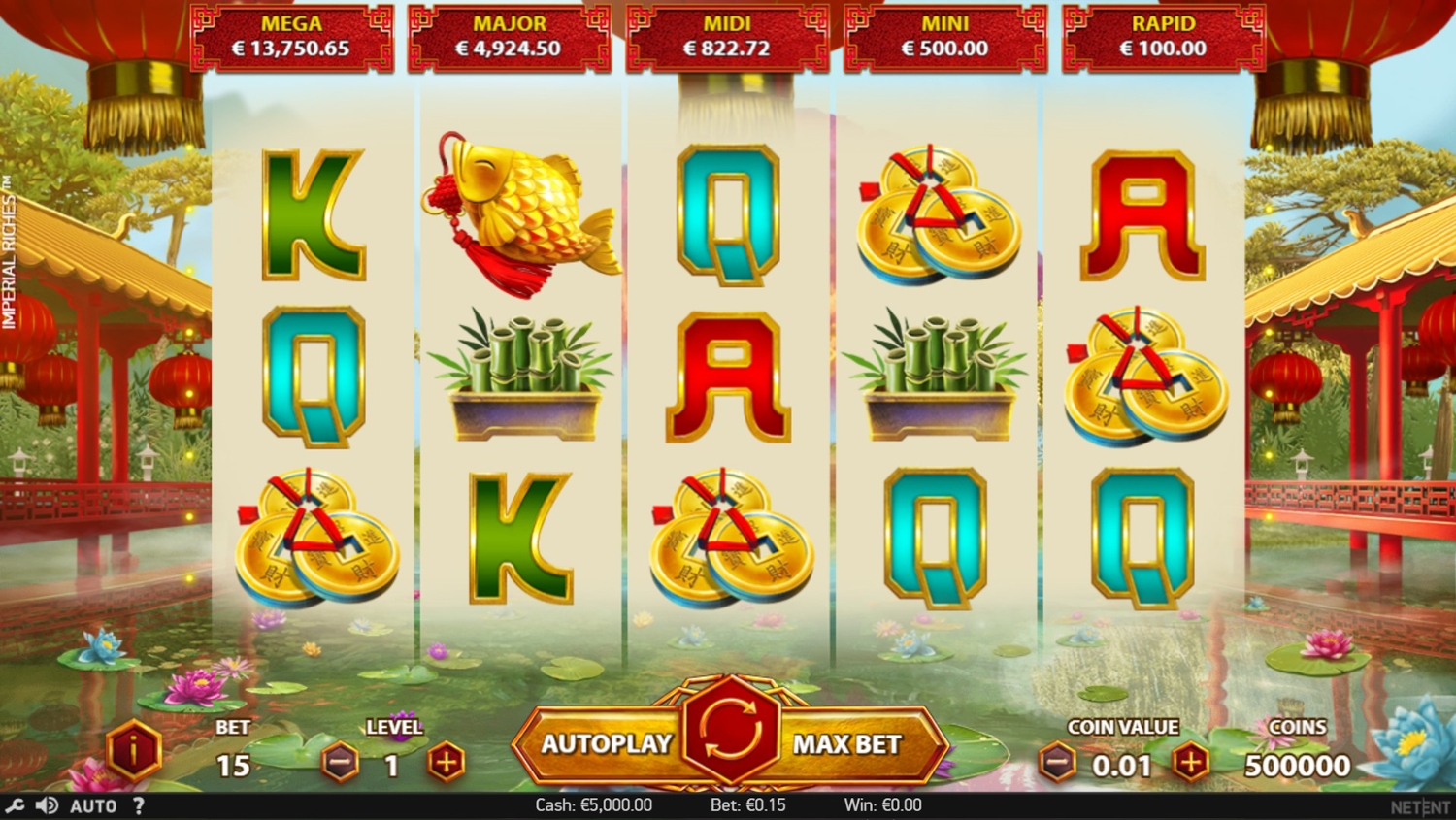Open game settings wrench icon
1456x820 pixels.
[x=15, y=805]
